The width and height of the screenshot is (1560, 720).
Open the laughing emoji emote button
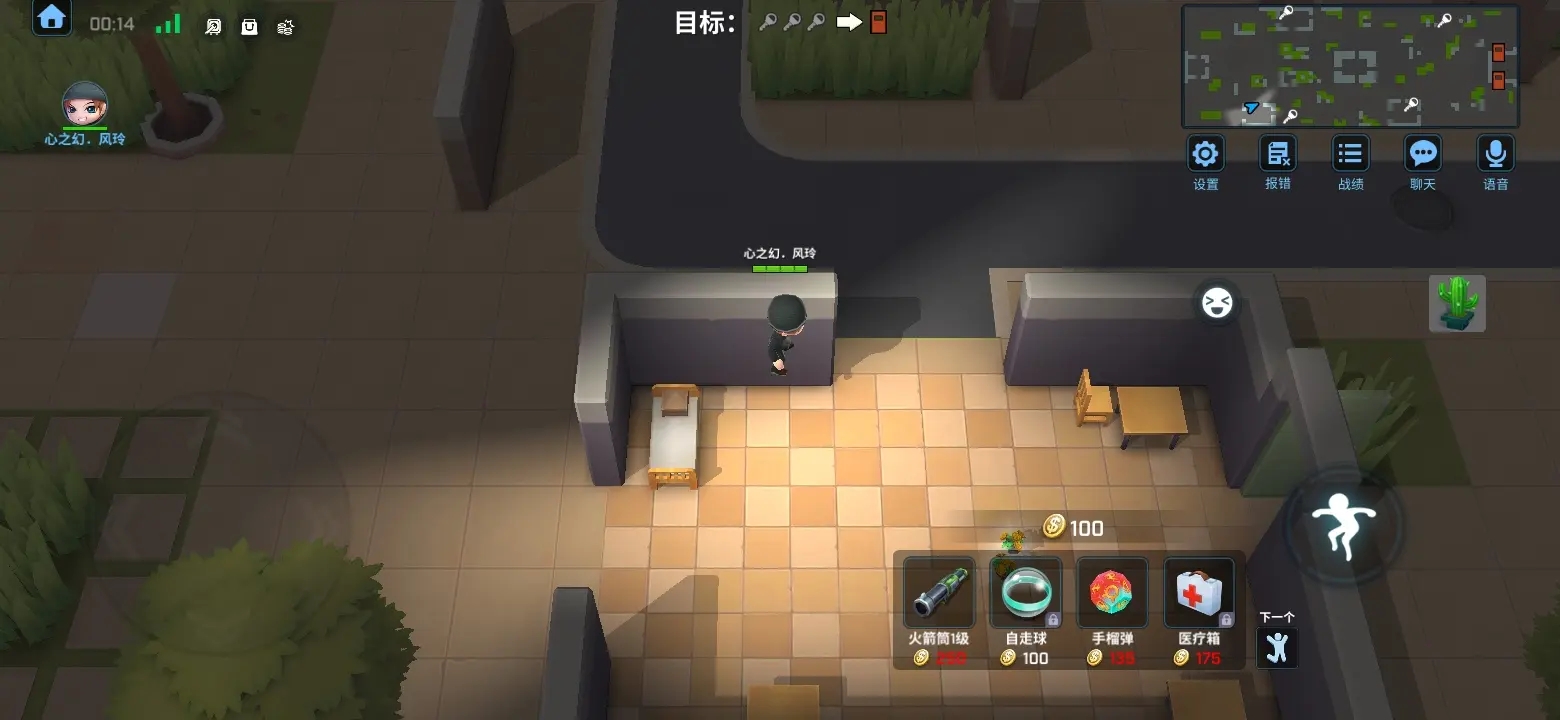[1217, 302]
